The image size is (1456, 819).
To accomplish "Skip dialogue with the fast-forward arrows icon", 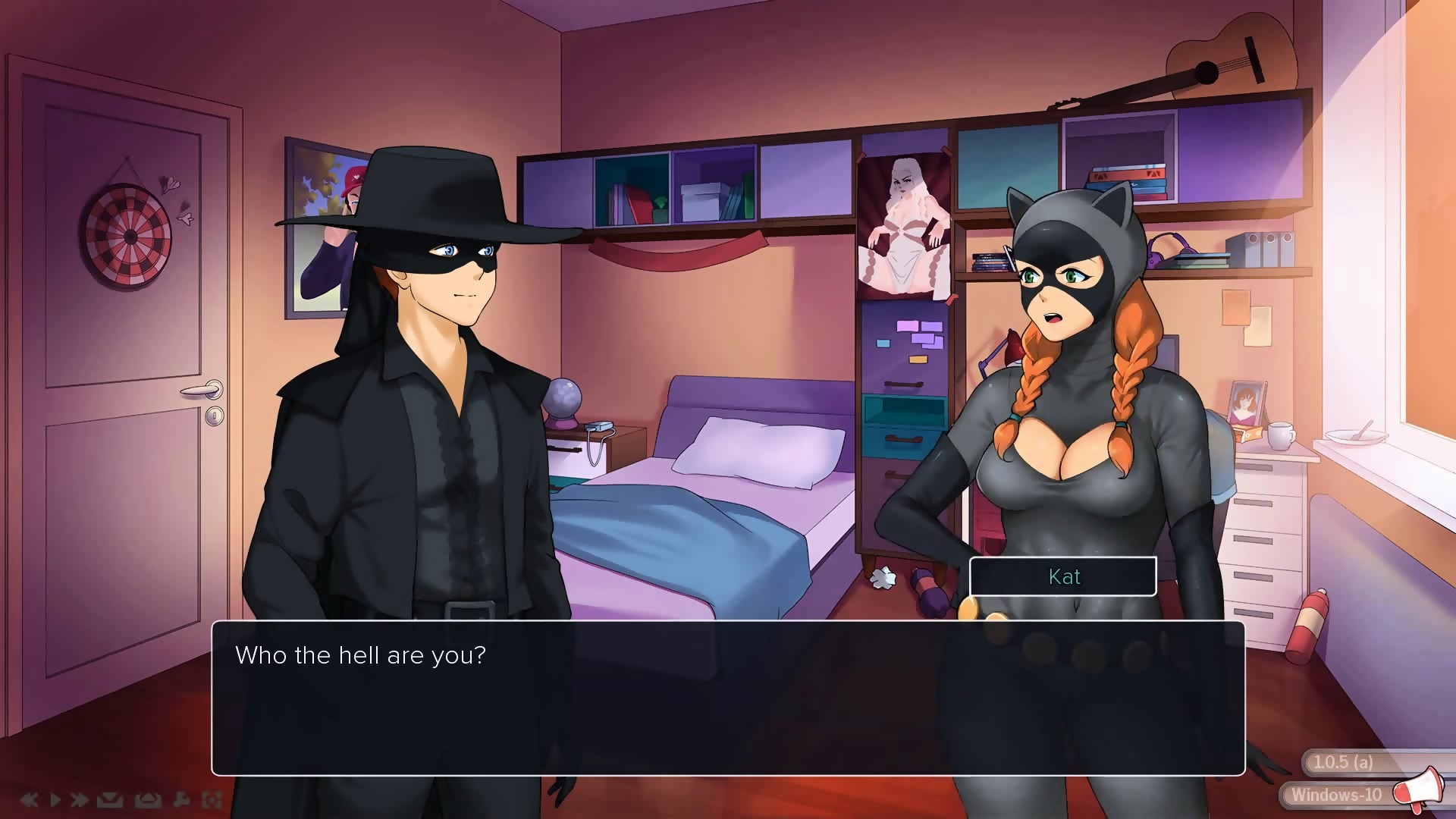I will tap(79, 799).
